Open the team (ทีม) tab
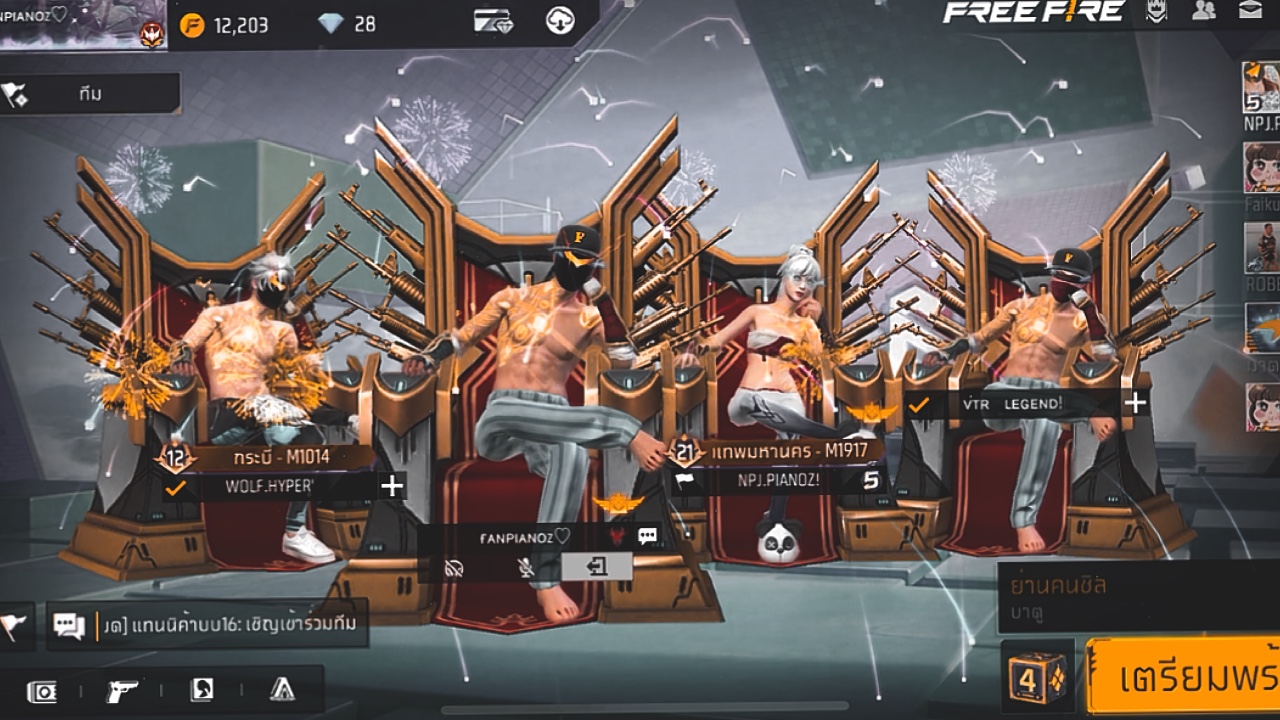1280x720 pixels. 90,94
